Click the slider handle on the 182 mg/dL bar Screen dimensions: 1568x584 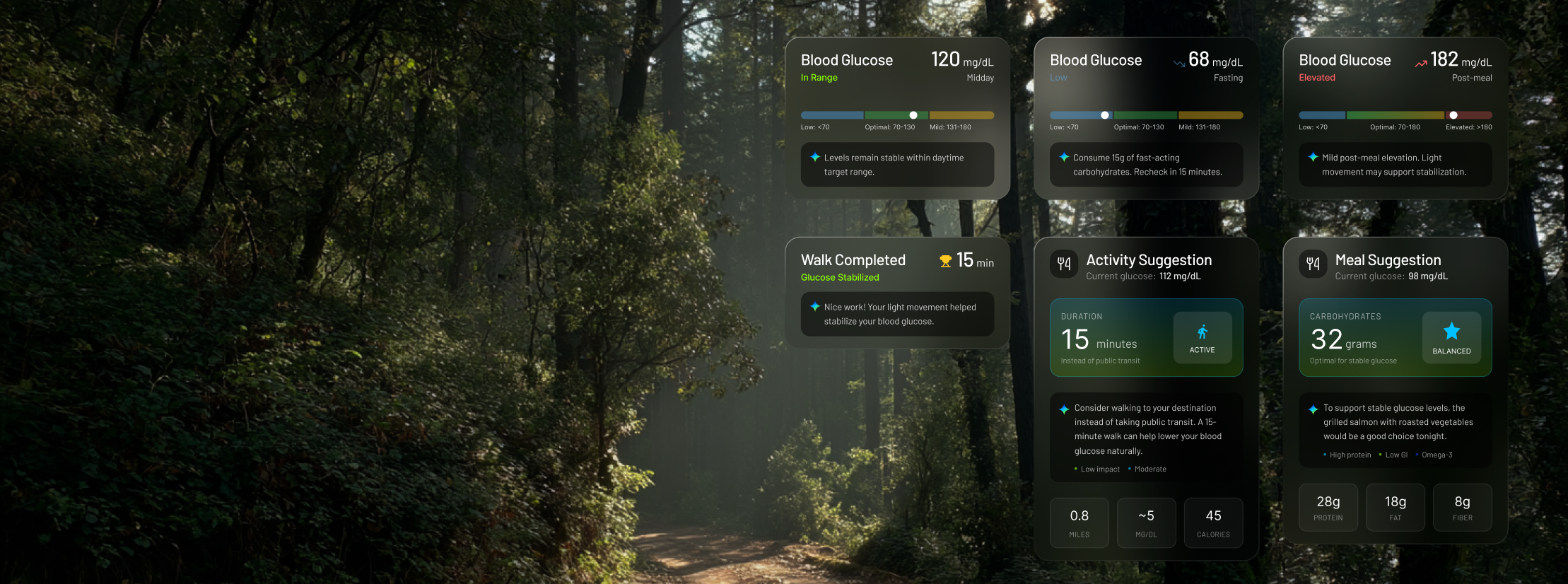click(x=1453, y=115)
